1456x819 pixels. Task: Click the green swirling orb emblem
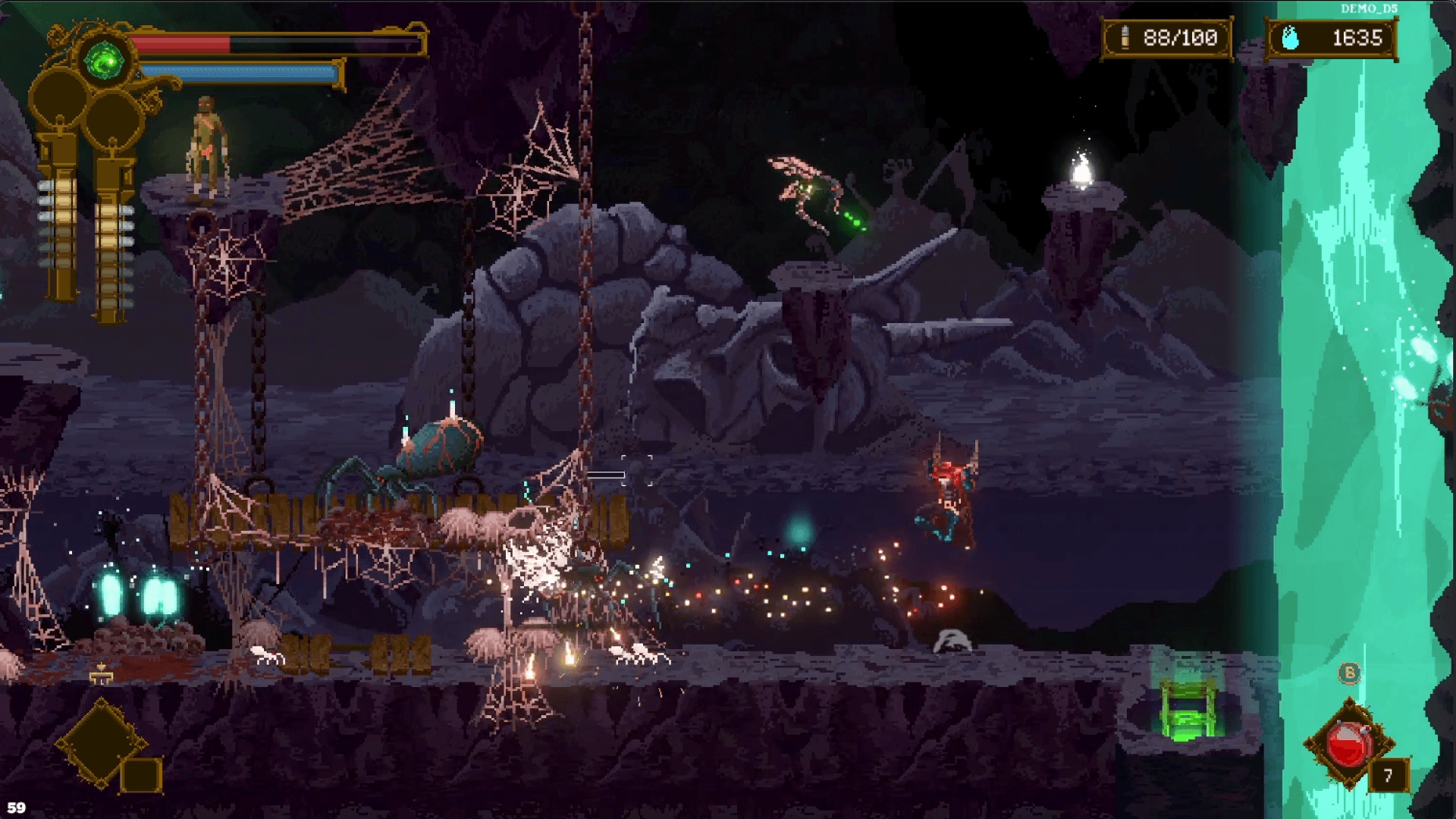tap(105, 61)
